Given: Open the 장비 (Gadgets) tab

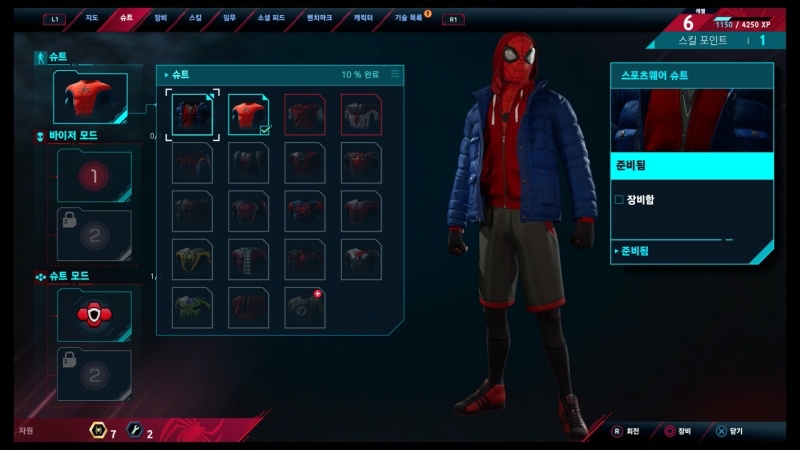Looking at the screenshot, I should tap(161, 18).
